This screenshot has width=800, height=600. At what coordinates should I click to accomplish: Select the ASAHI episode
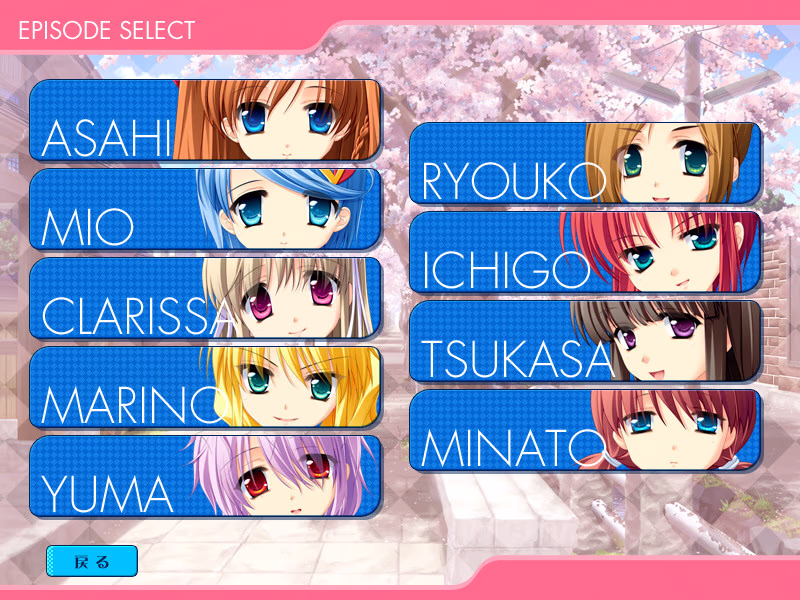pyautogui.click(x=205, y=120)
